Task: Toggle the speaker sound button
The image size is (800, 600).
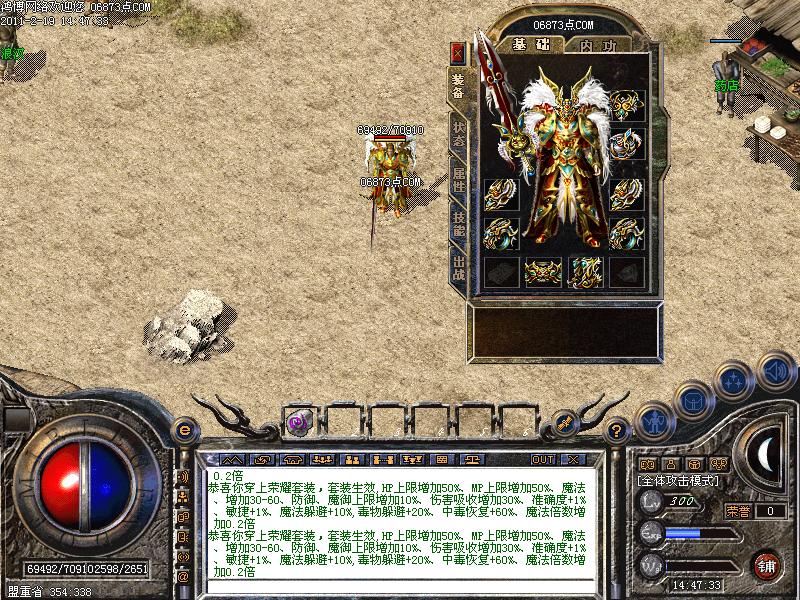Action: (775, 371)
